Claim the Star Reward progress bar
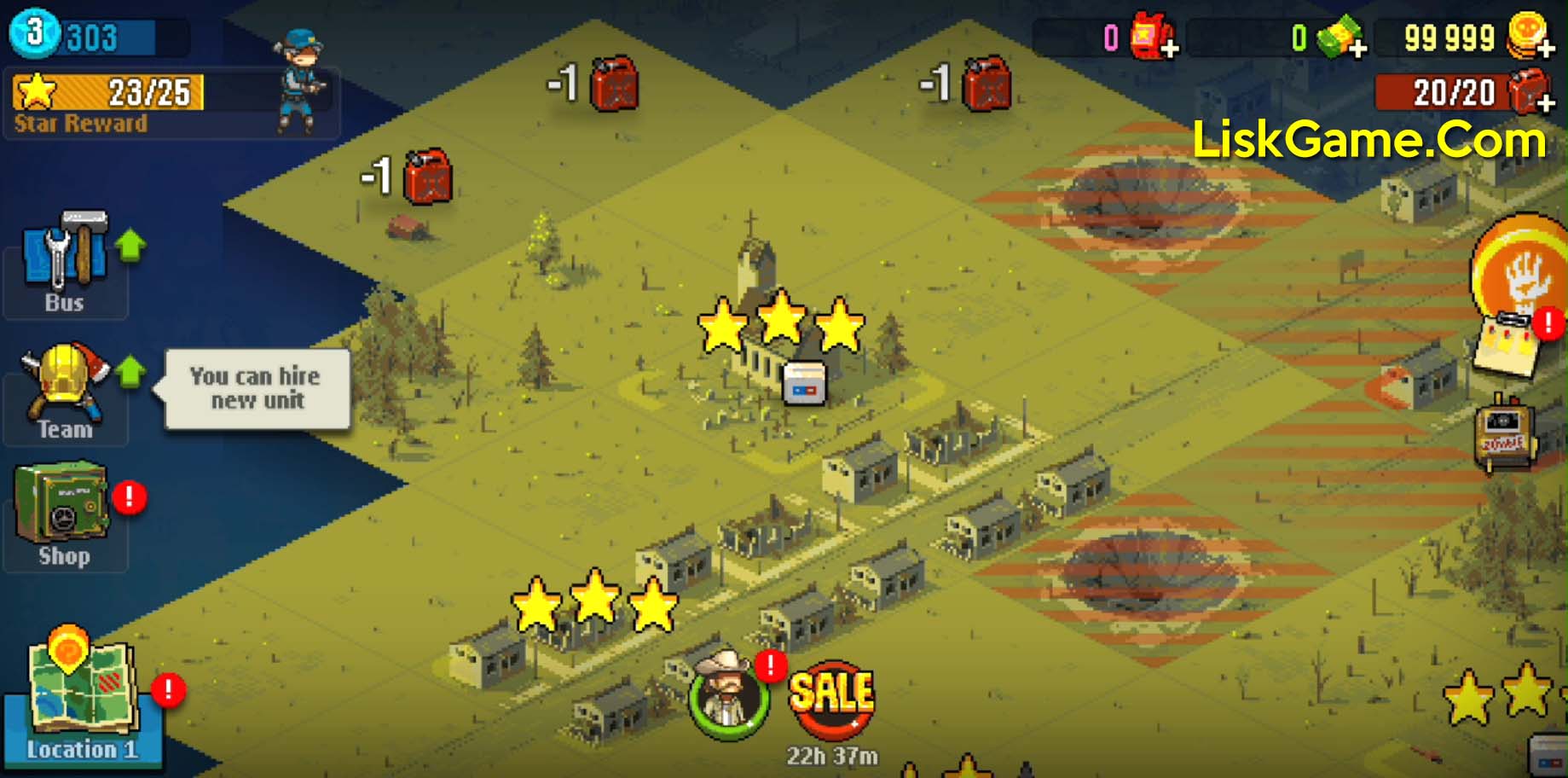The image size is (1568, 778). click(108, 93)
